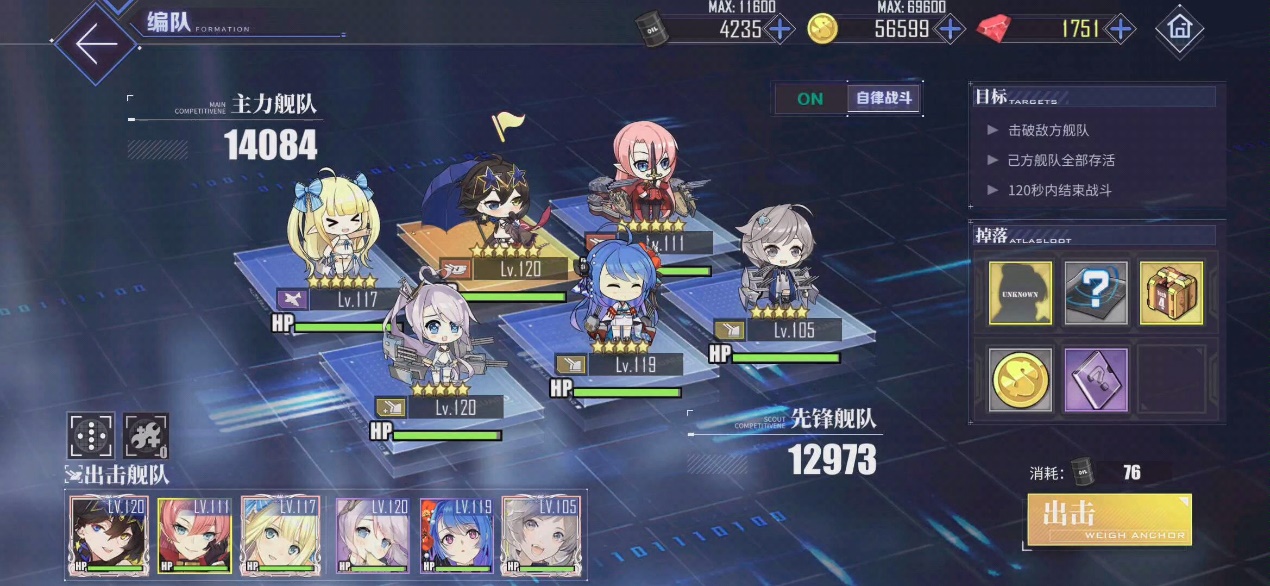Inspect the question mark blueprint drop

1096,293
